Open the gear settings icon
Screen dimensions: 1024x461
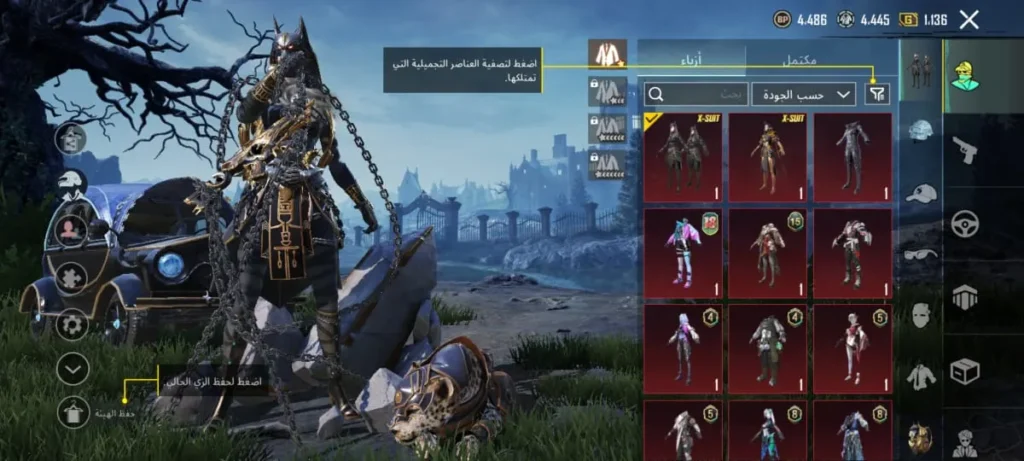click(72, 324)
